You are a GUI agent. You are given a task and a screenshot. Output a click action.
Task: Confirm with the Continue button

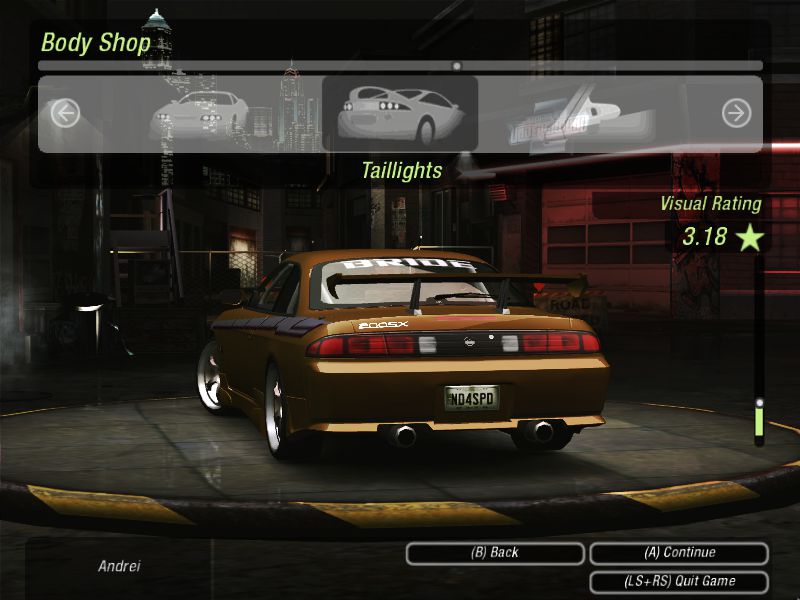679,553
